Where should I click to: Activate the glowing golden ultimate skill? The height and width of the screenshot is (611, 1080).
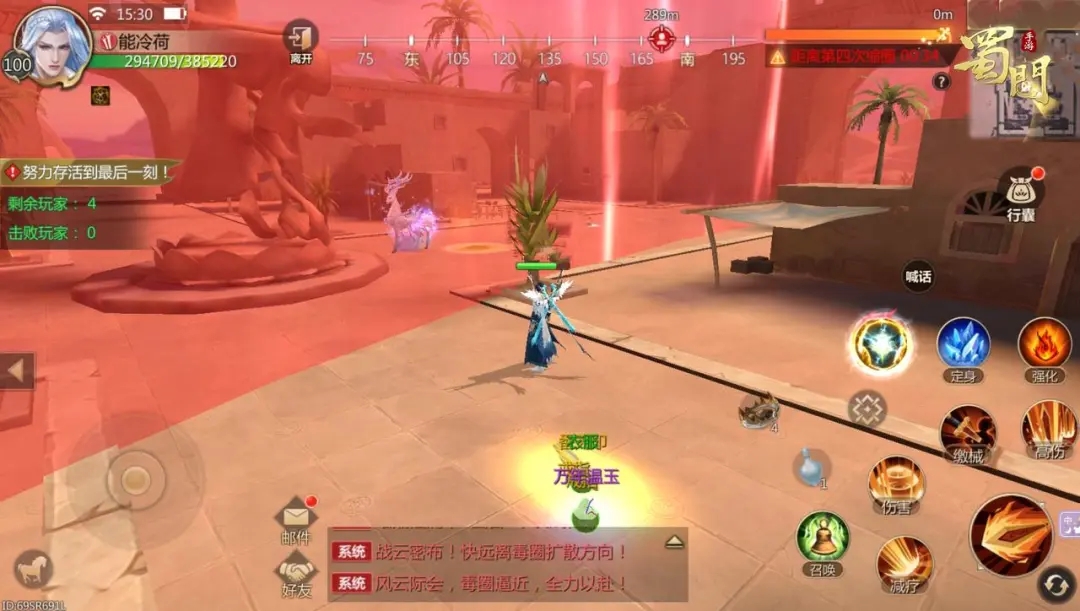(x=881, y=344)
